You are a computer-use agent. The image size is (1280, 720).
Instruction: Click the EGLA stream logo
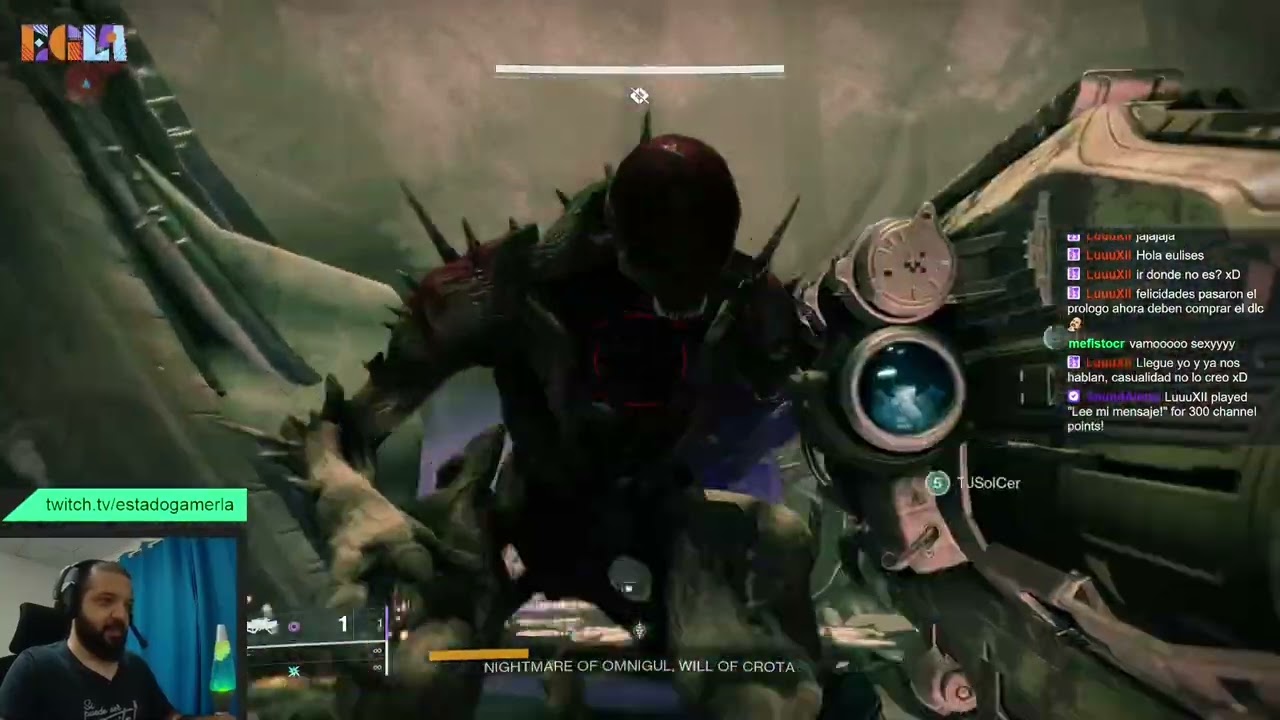(x=74, y=43)
